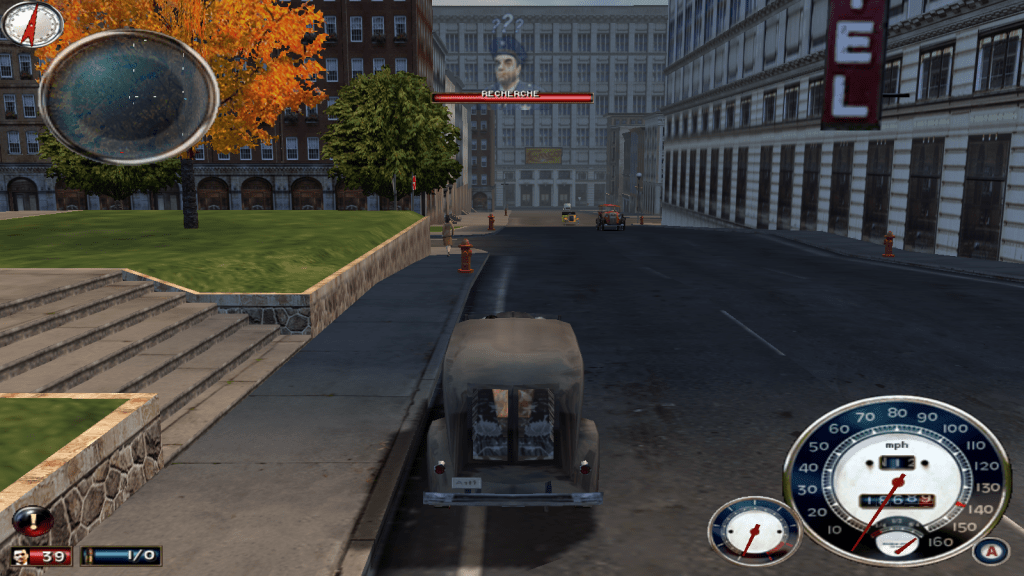Open the red exclamation objective icon
The image size is (1024, 576).
(x=33, y=521)
